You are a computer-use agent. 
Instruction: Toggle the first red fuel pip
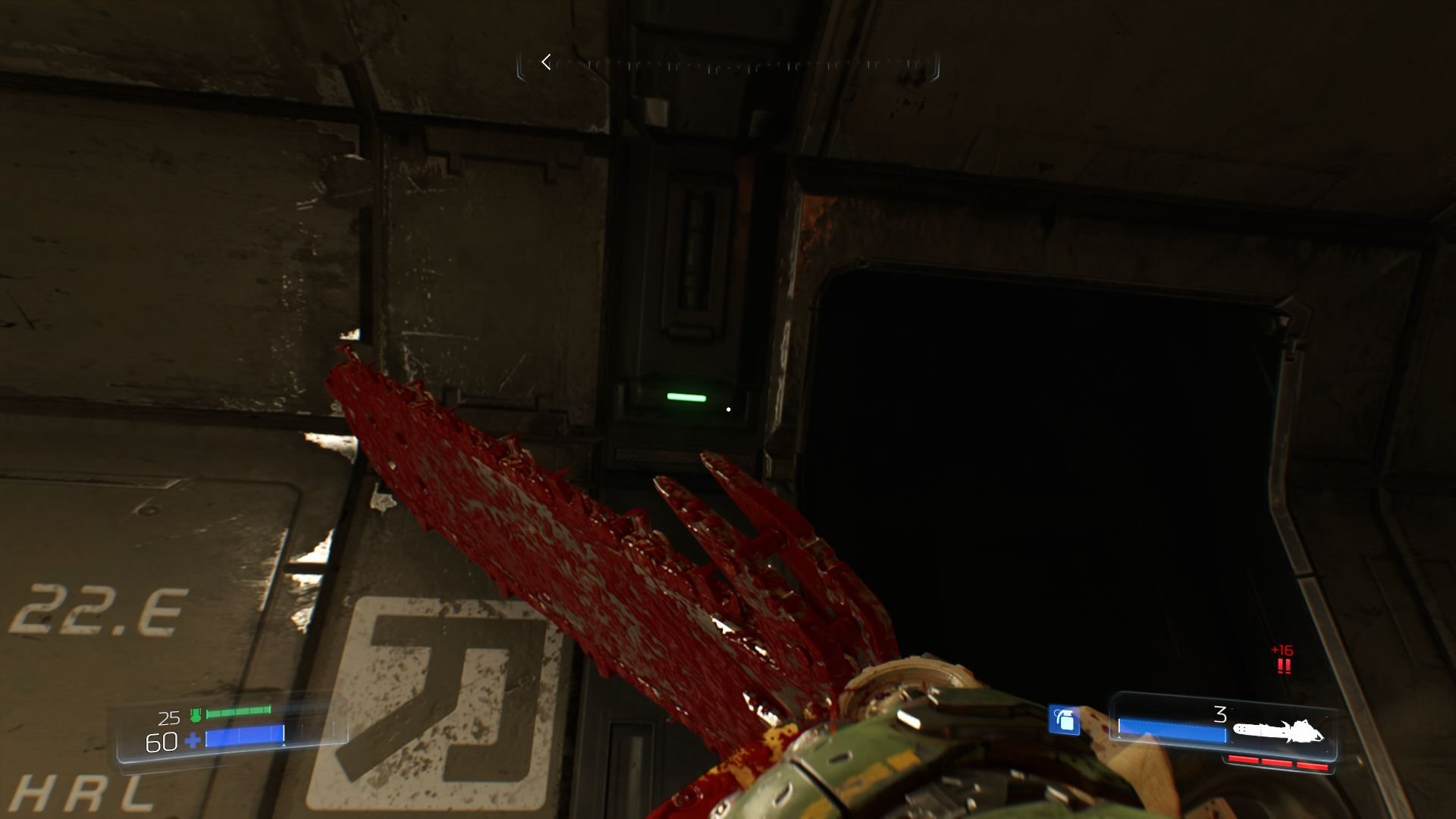(1244, 761)
